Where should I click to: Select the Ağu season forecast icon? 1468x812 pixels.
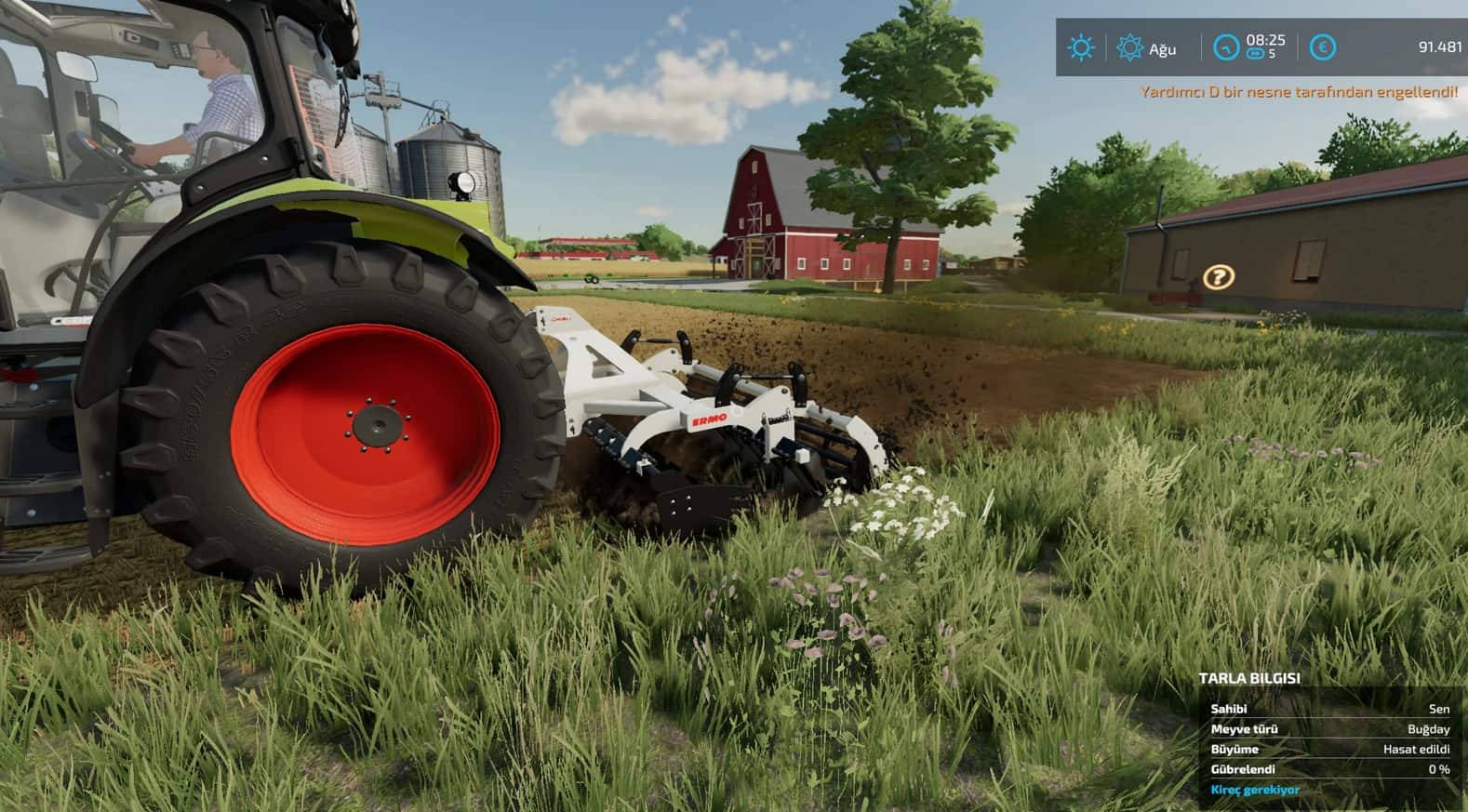tap(1129, 47)
